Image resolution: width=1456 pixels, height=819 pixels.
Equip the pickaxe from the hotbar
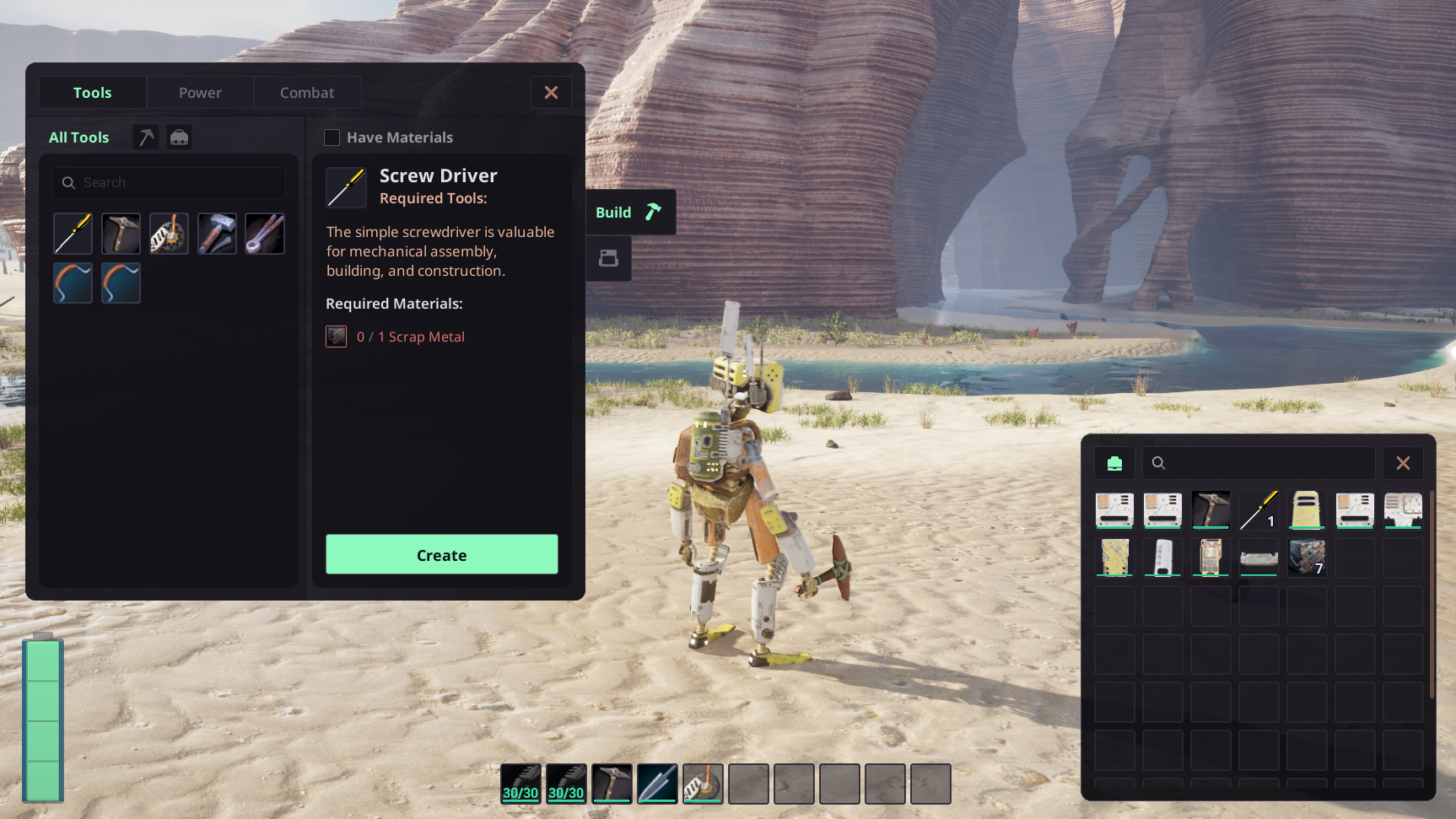(x=612, y=784)
